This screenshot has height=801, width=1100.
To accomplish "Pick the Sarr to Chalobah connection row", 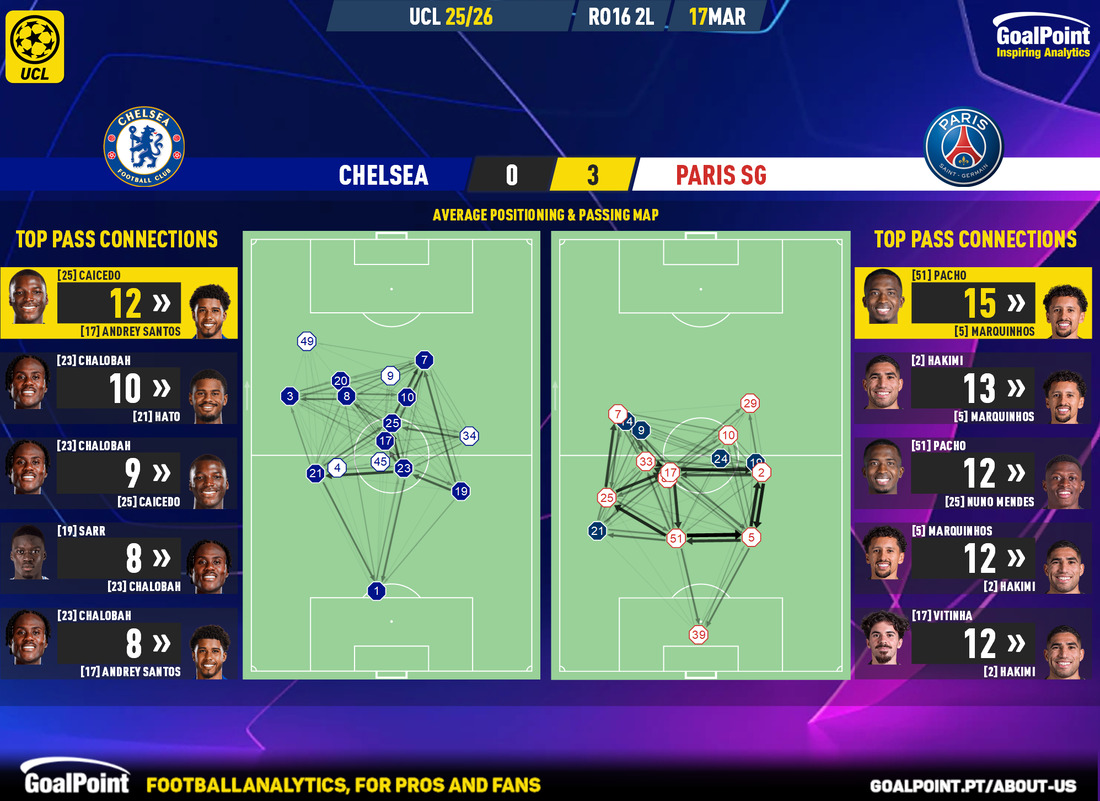I will click(x=120, y=558).
